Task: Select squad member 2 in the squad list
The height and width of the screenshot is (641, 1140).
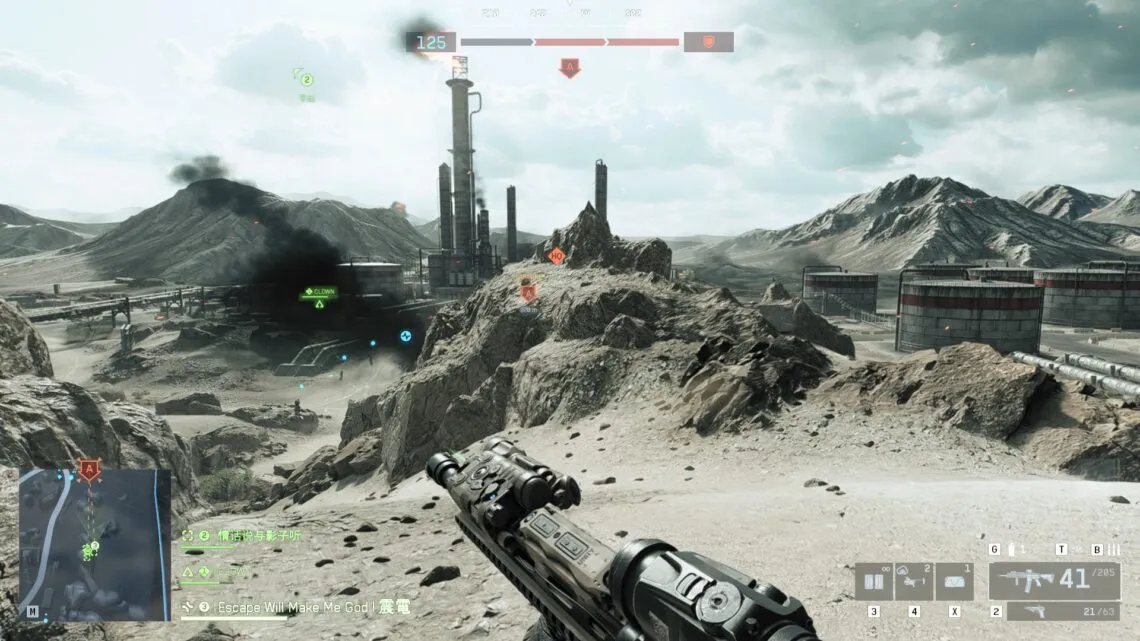Action: pos(250,536)
